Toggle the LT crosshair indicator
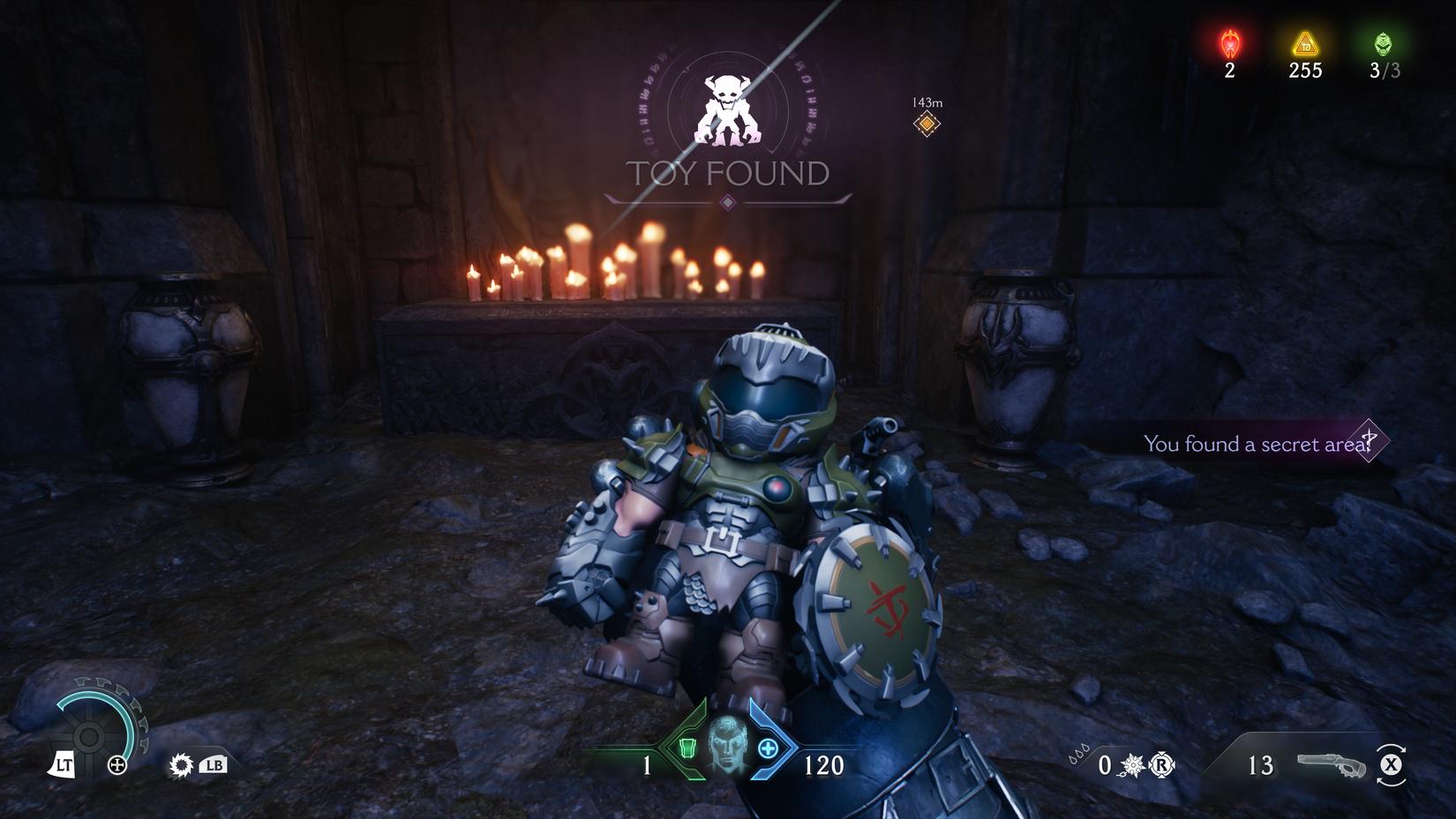The height and width of the screenshot is (819, 1456). click(64, 765)
